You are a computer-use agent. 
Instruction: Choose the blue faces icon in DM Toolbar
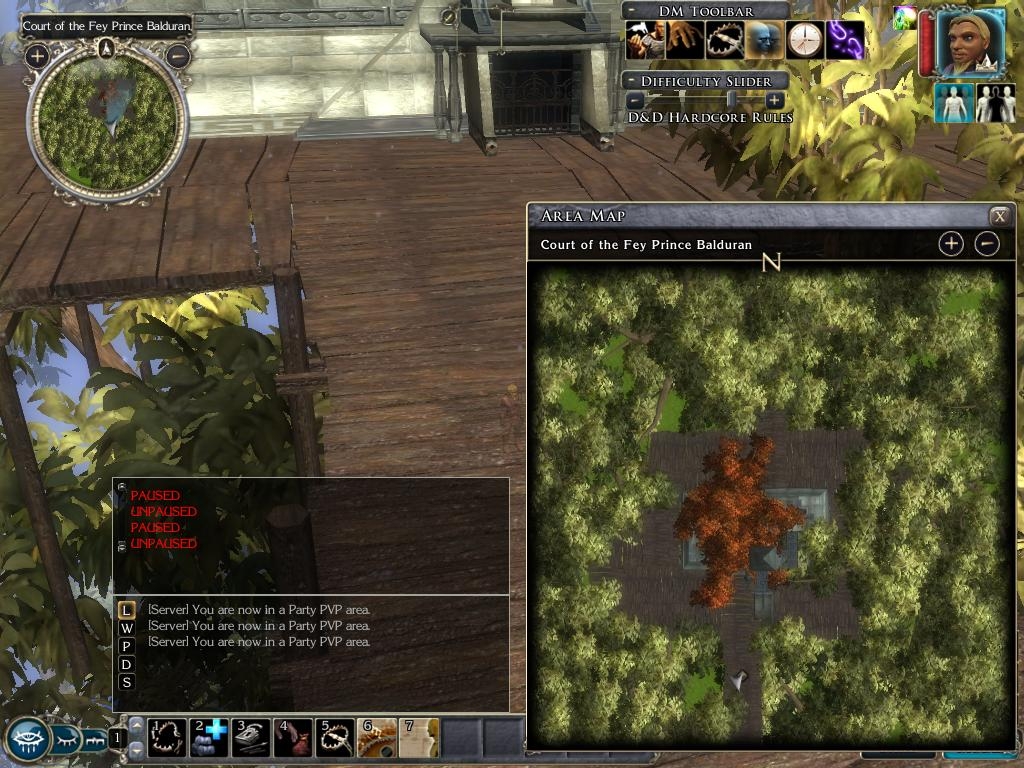click(x=765, y=41)
